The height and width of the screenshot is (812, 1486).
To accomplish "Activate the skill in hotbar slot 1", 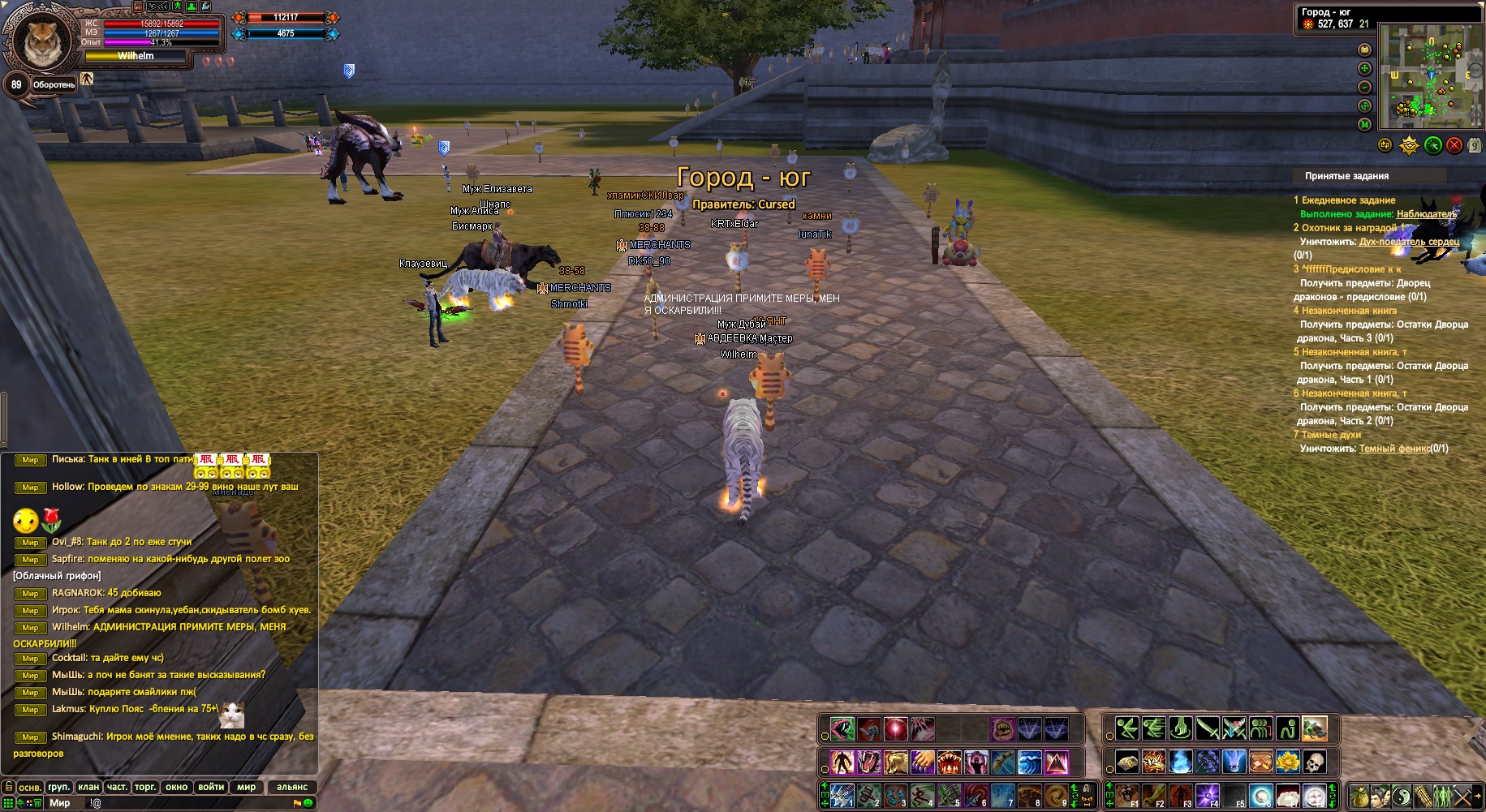I will [842, 796].
